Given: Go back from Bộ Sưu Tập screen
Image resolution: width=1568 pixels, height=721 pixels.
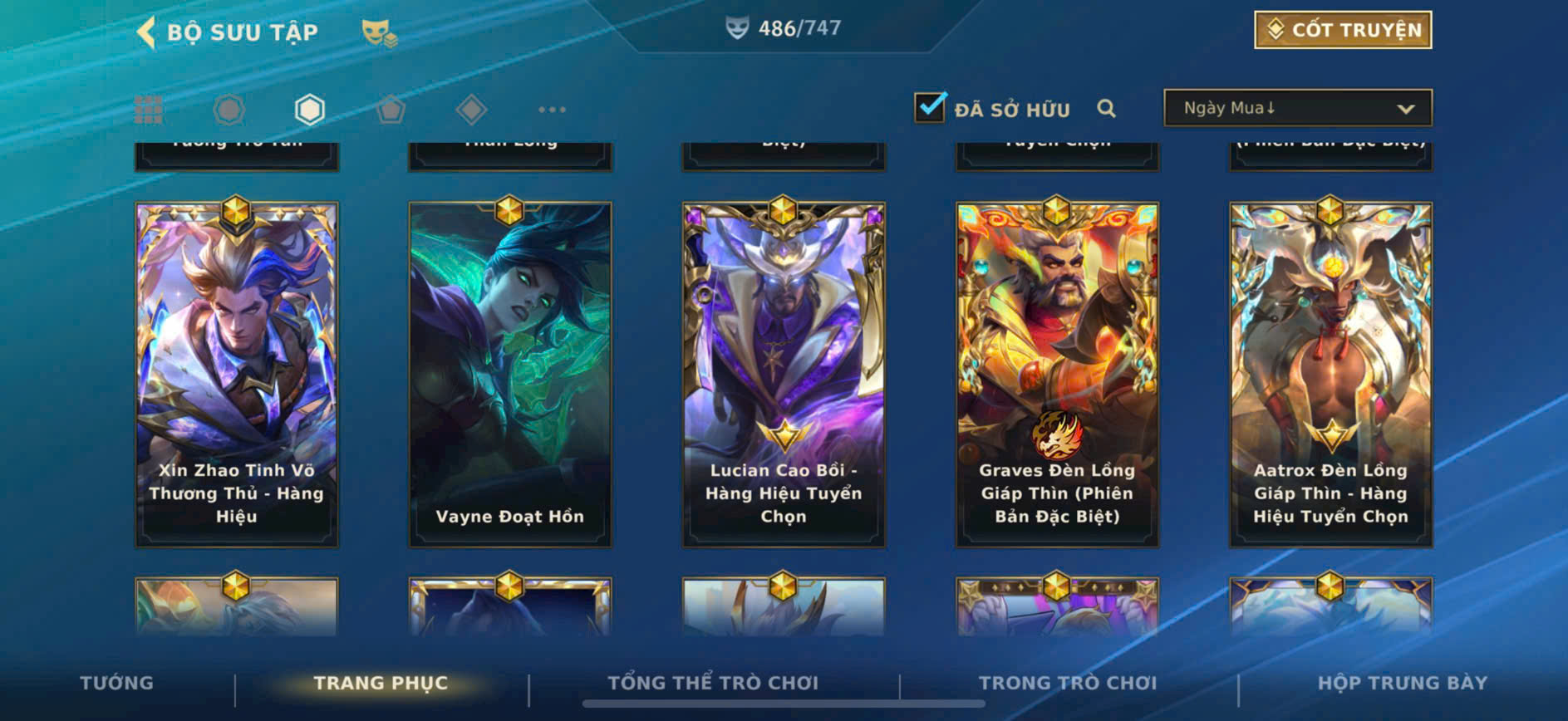Looking at the screenshot, I should [146, 32].
